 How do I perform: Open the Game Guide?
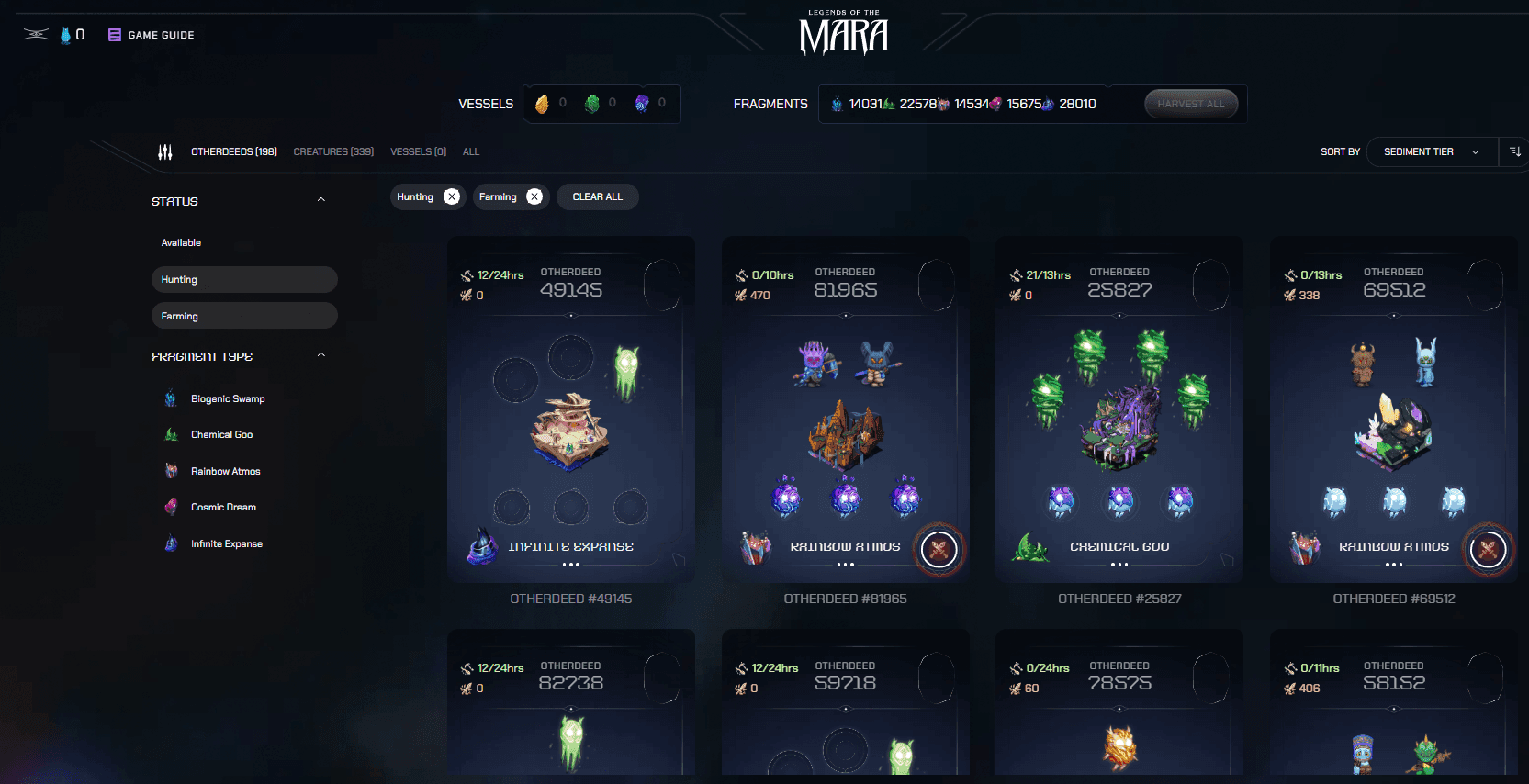(152, 35)
